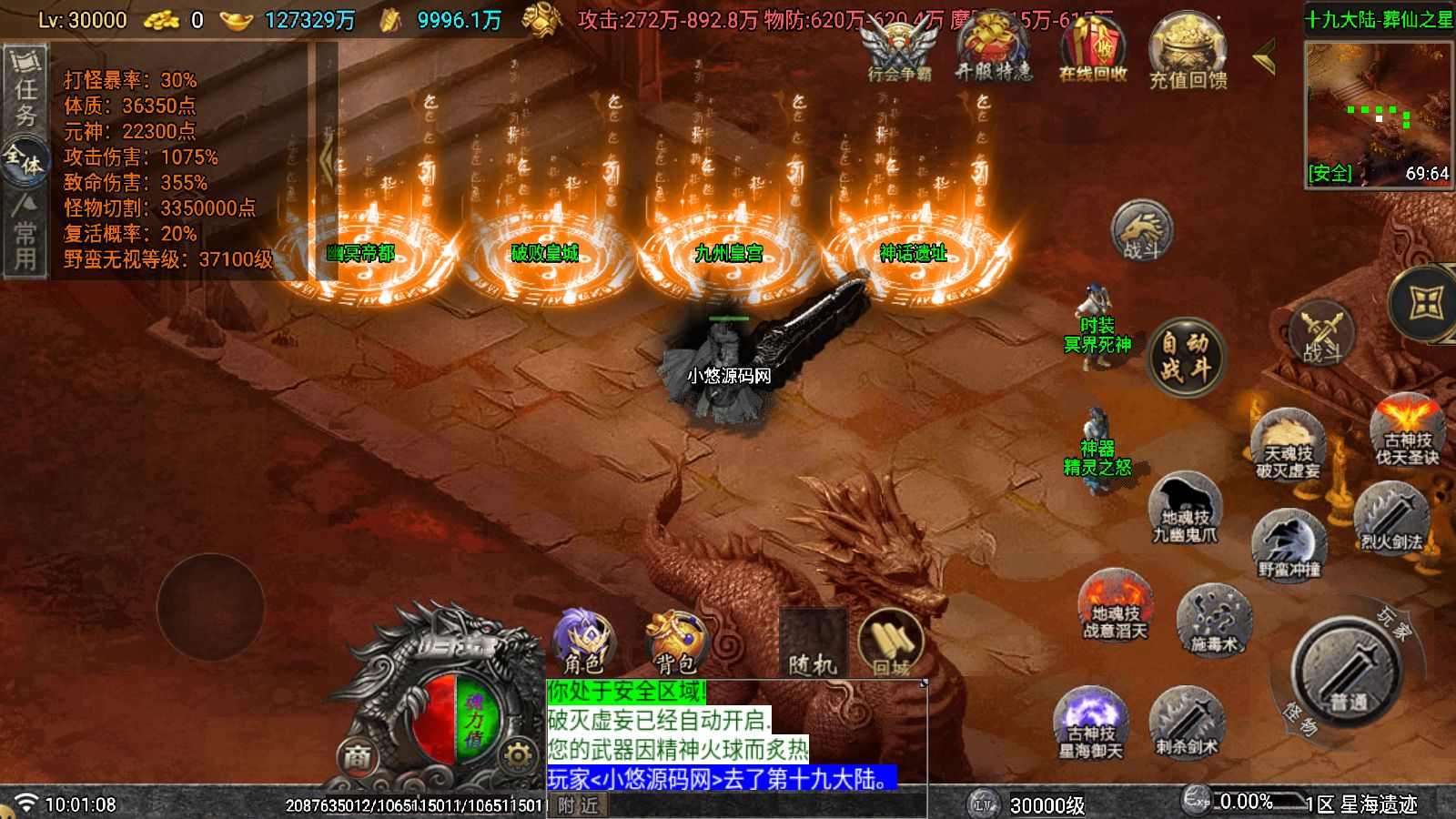Screen dimensions: 1456x819
Task: Activate the 烈火剑法 skill
Action: click(x=1390, y=519)
